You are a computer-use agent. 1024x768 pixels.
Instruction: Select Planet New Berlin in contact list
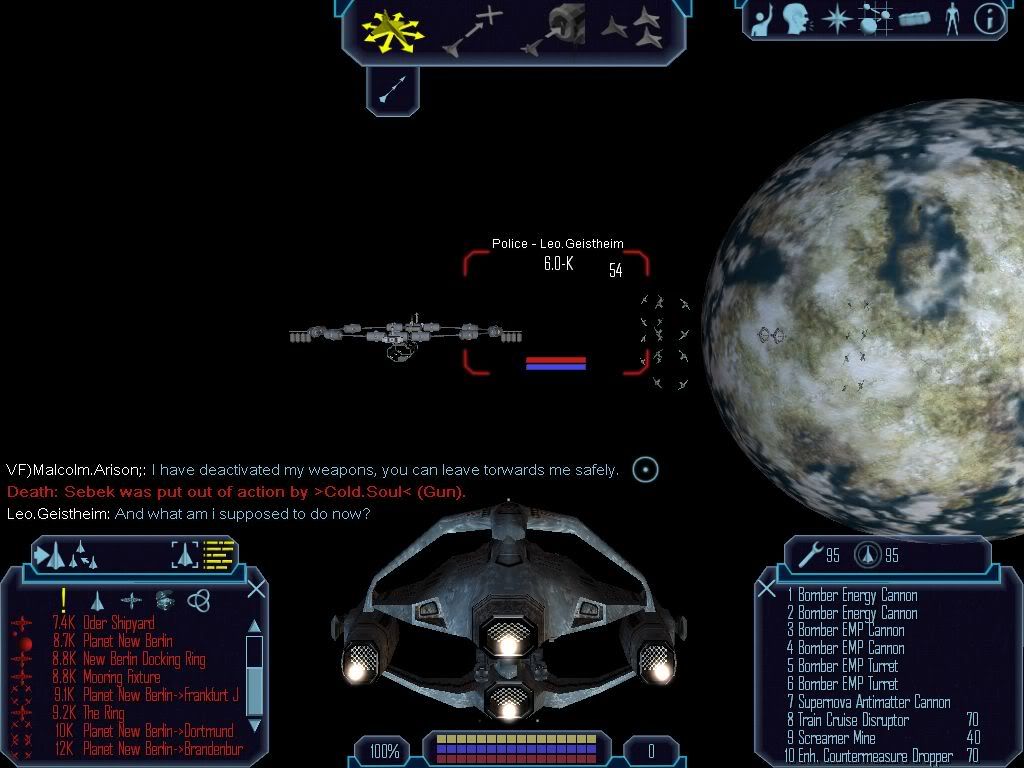[x=127, y=641]
